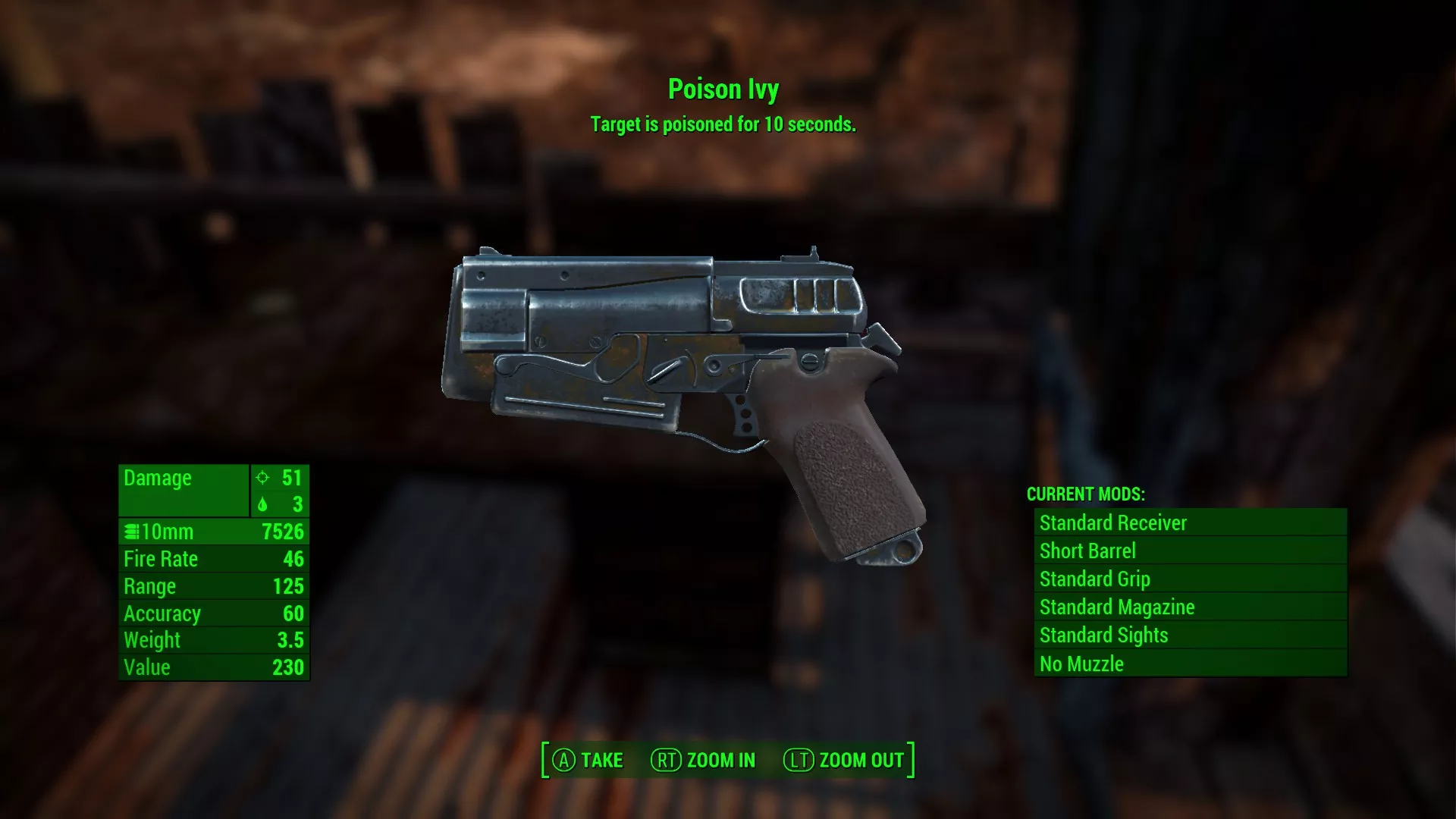
Task: Choose the Short Barrel mod entry
Action: 1190,551
